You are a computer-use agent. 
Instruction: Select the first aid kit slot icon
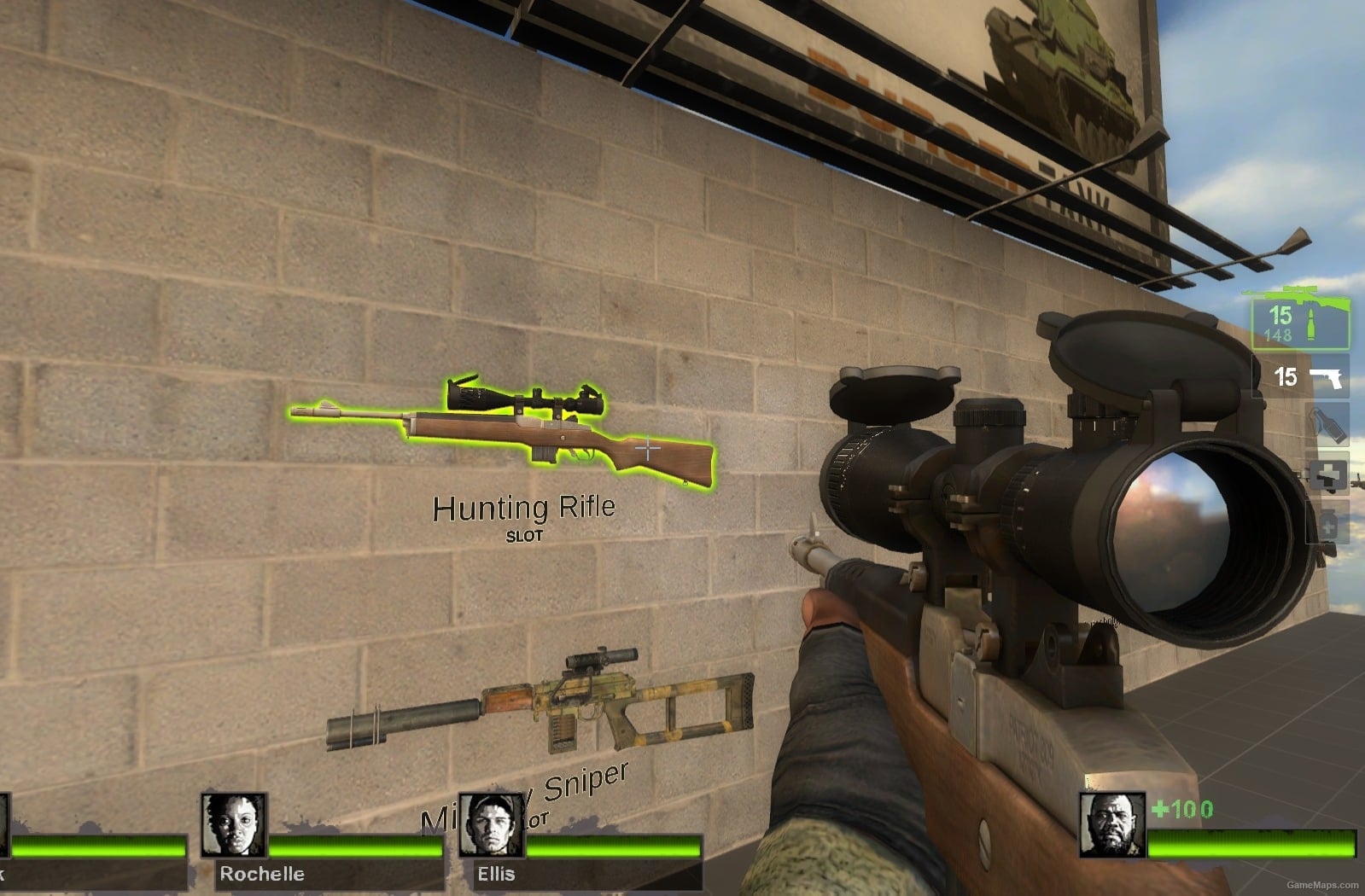coord(1327,474)
